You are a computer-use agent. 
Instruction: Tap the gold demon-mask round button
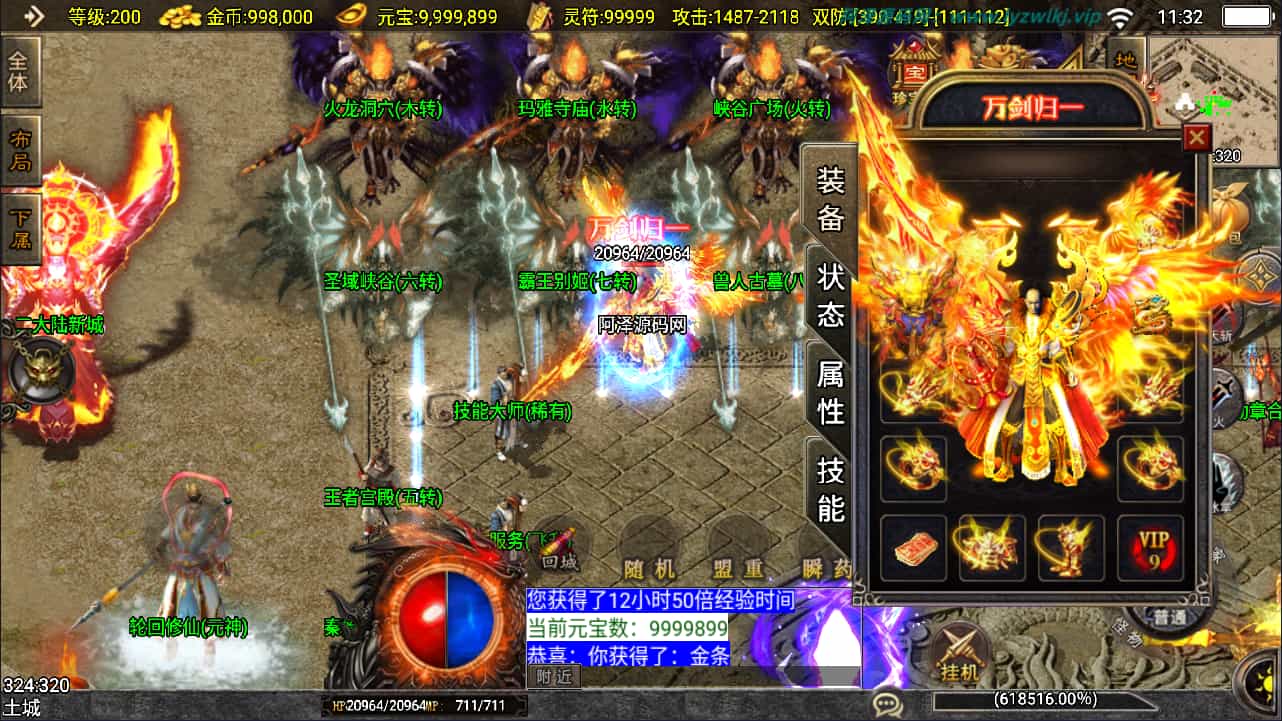click(x=40, y=370)
